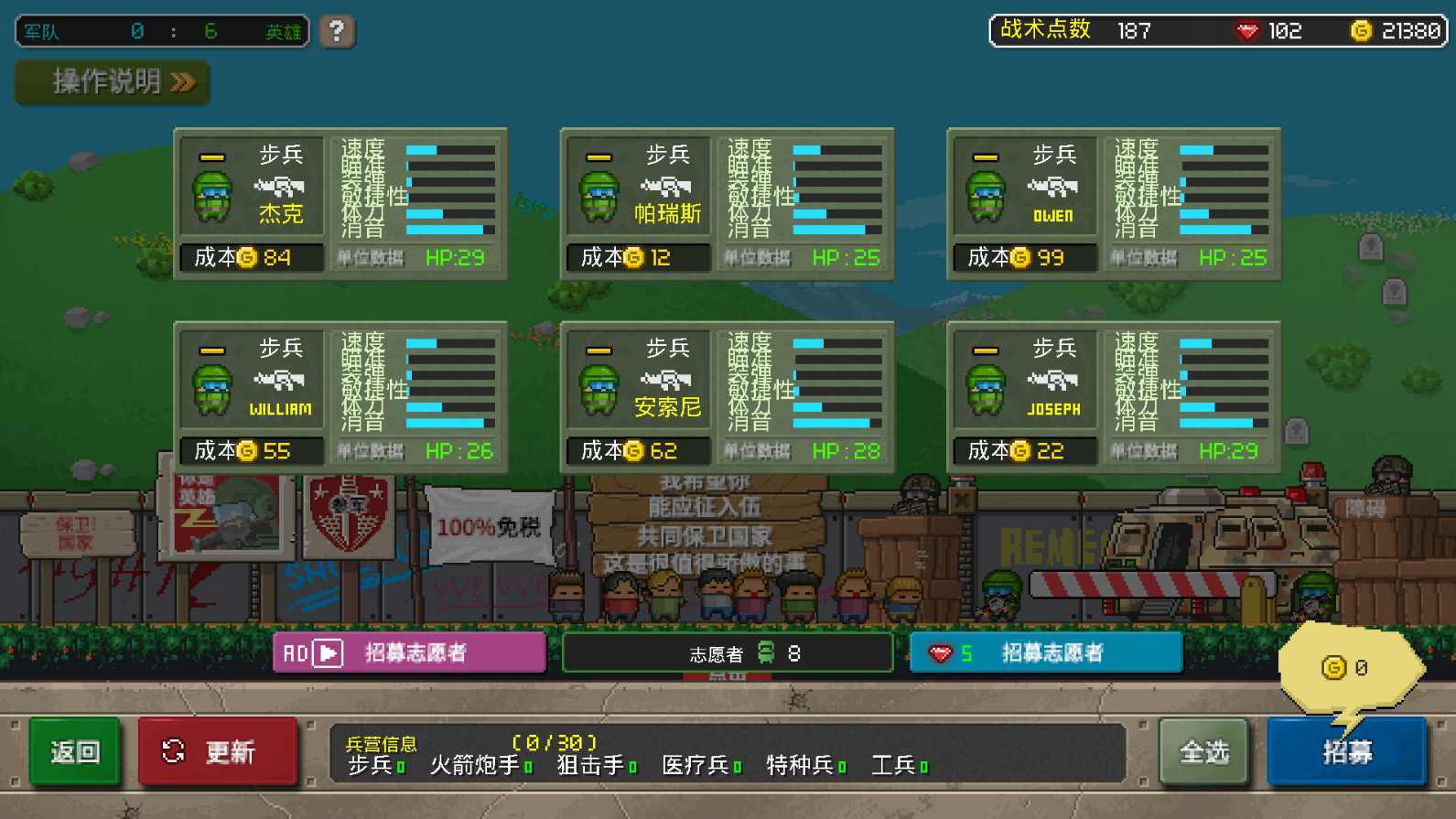This screenshot has width=1456, height=819.
Task: Click the question mark help icon
Action: [x=335, y=31]
